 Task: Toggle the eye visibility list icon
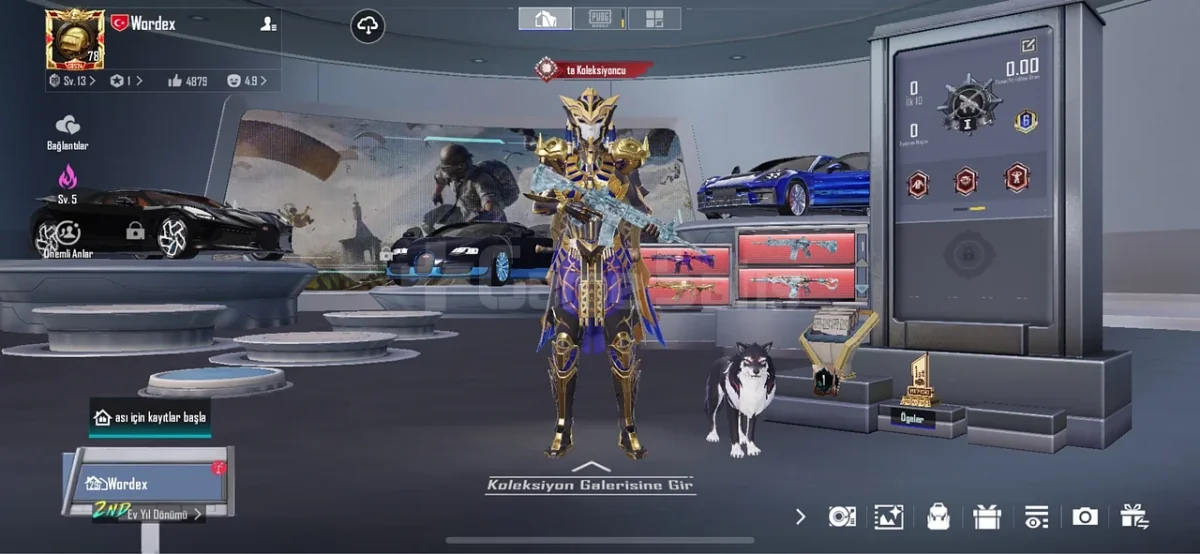tap(1035, 516)
